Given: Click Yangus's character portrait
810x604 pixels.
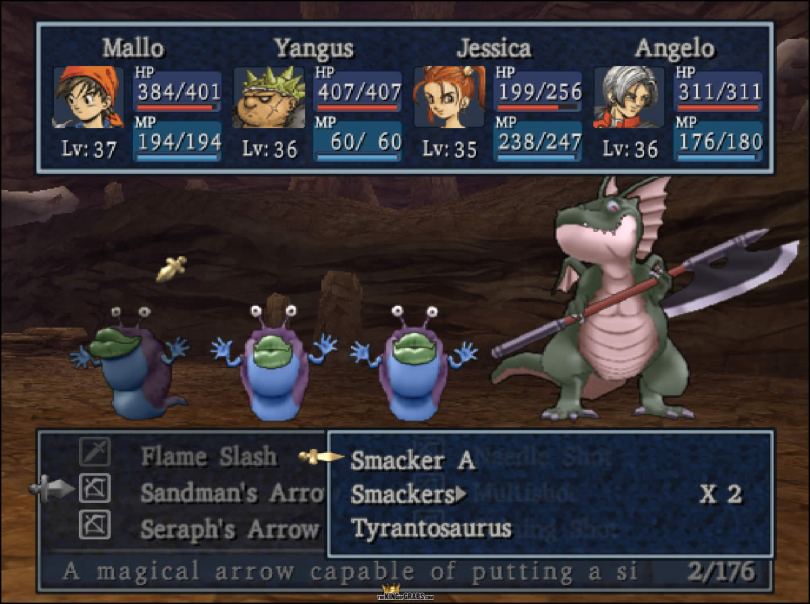Looking at the screenshot, I should coord(269,97).
